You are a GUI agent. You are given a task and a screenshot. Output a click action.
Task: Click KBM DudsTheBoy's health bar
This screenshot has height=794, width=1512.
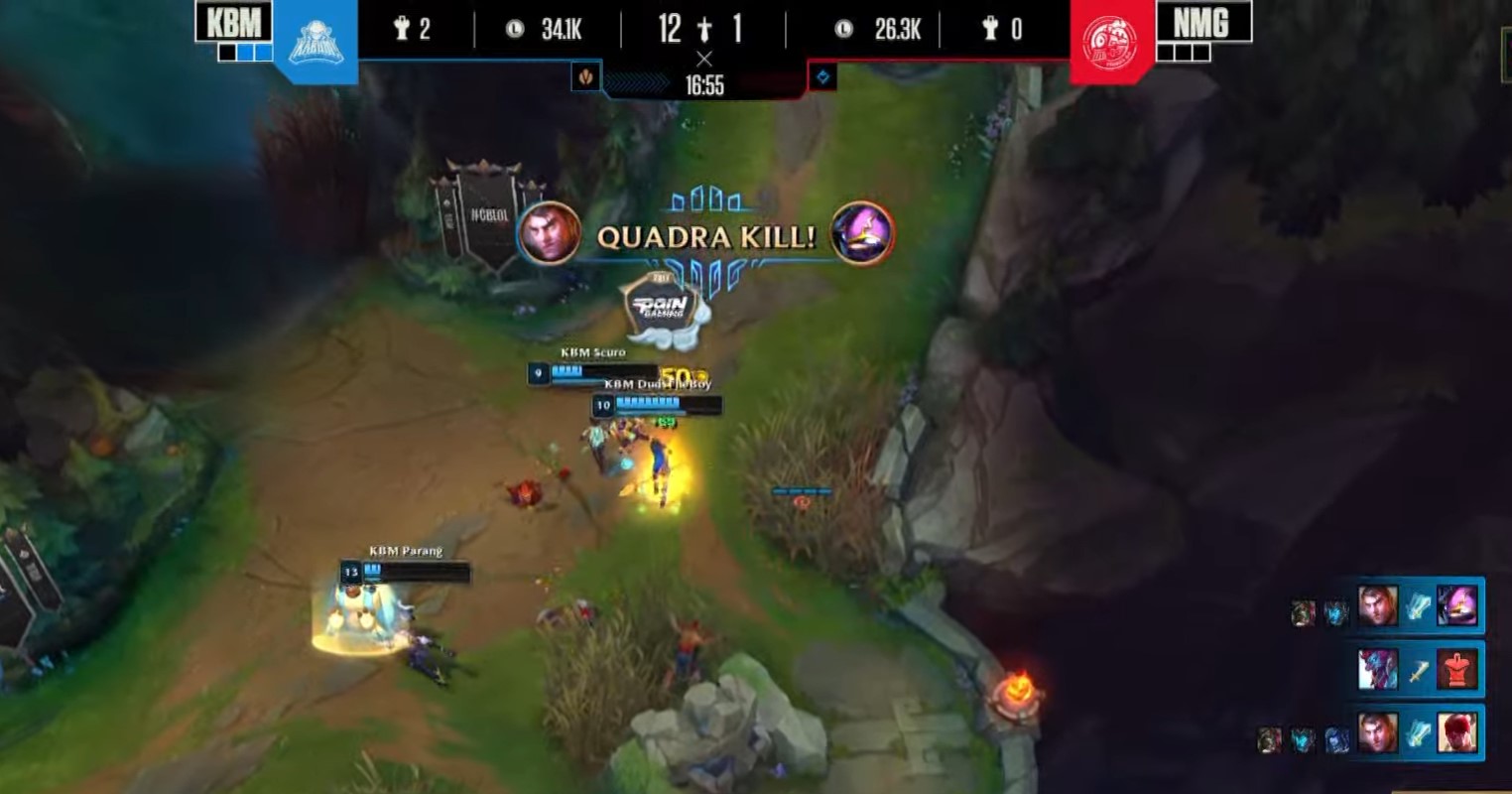[x=661, y=405]
